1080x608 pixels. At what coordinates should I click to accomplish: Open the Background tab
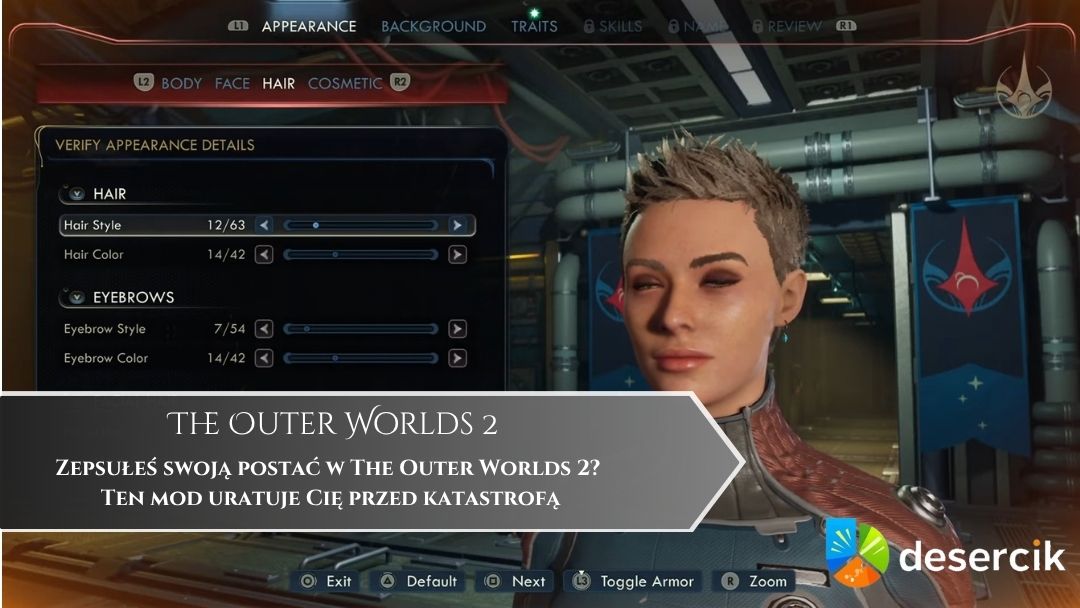pyautogui.click(x=433, y=26)
